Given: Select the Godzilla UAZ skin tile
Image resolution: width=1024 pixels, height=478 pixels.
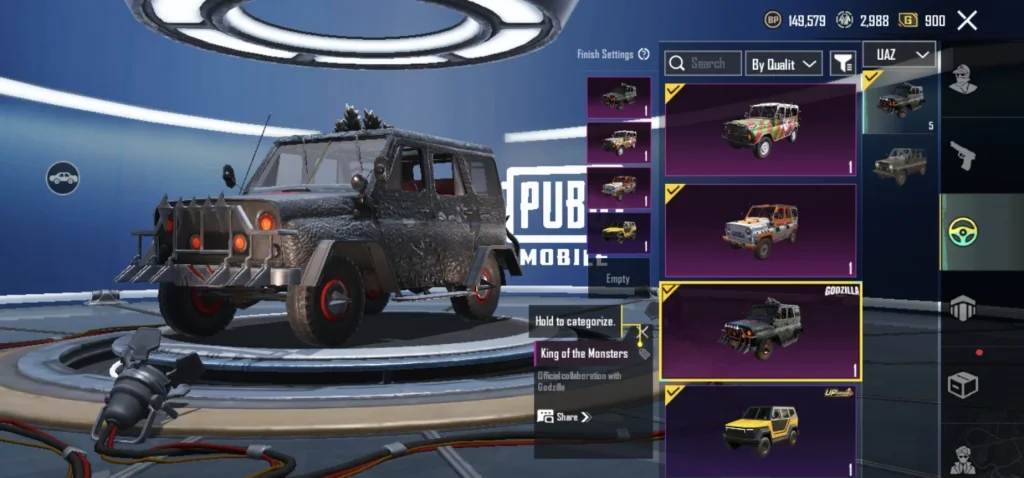Looking at the screenshot, I should [760, 331].
